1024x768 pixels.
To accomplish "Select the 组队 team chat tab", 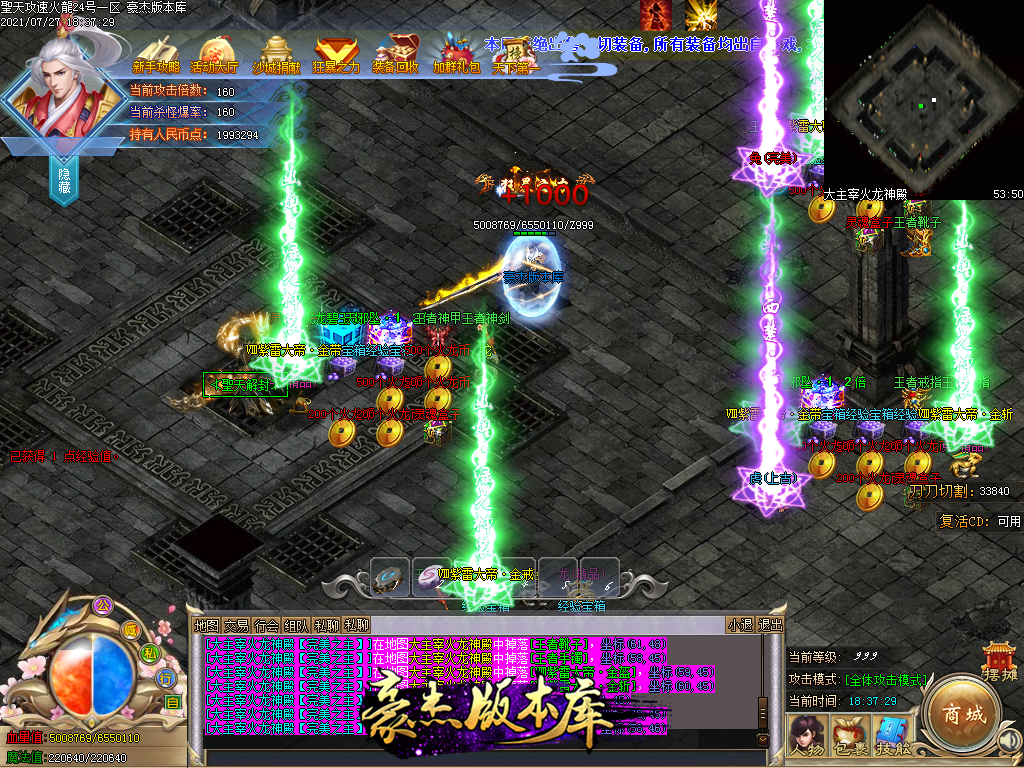I will coord(296,625).
